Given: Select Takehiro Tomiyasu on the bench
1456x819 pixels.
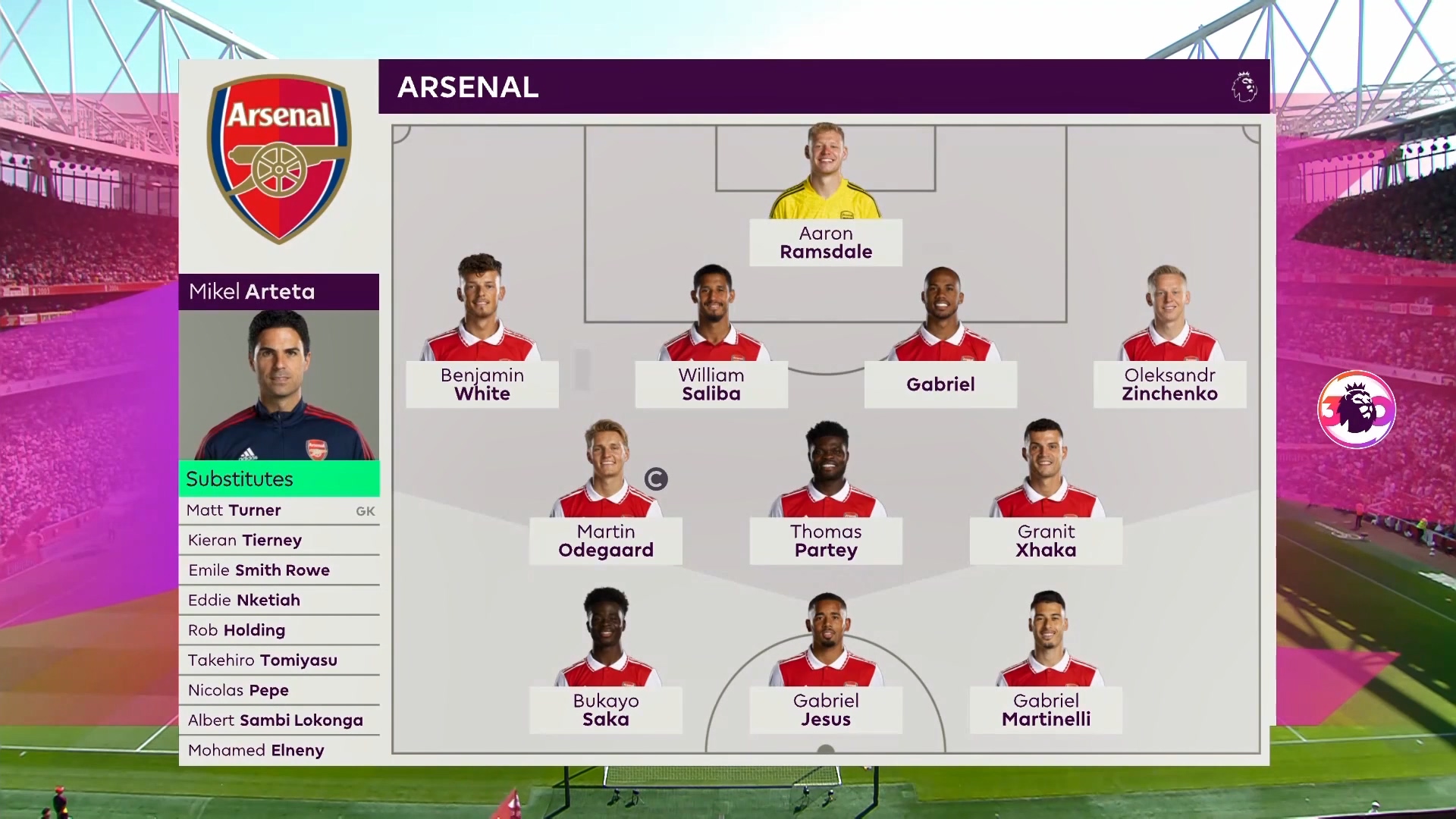Looking at the screenshot, I should coord(279,661).
